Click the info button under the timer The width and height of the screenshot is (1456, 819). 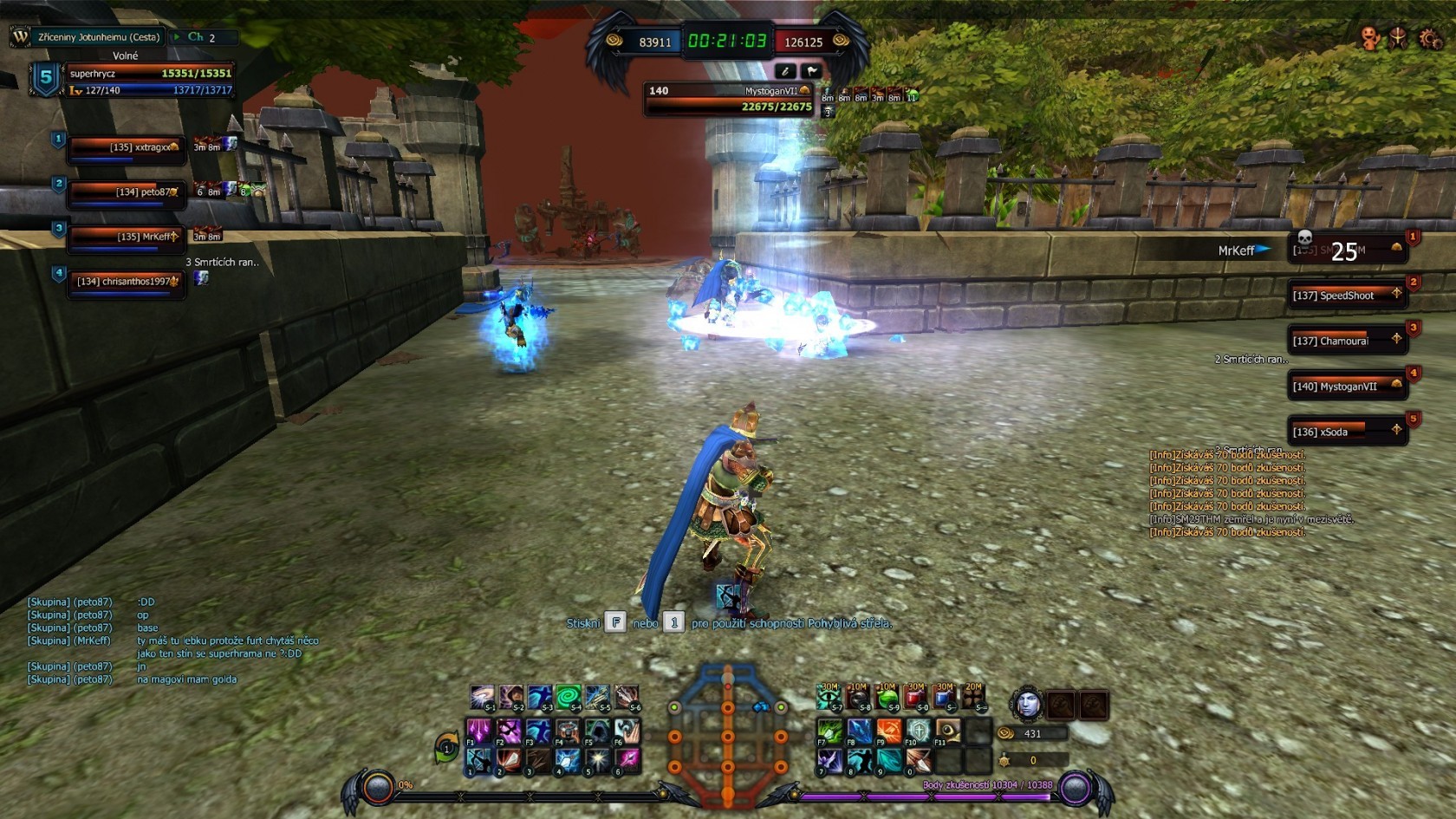[785, 71]
